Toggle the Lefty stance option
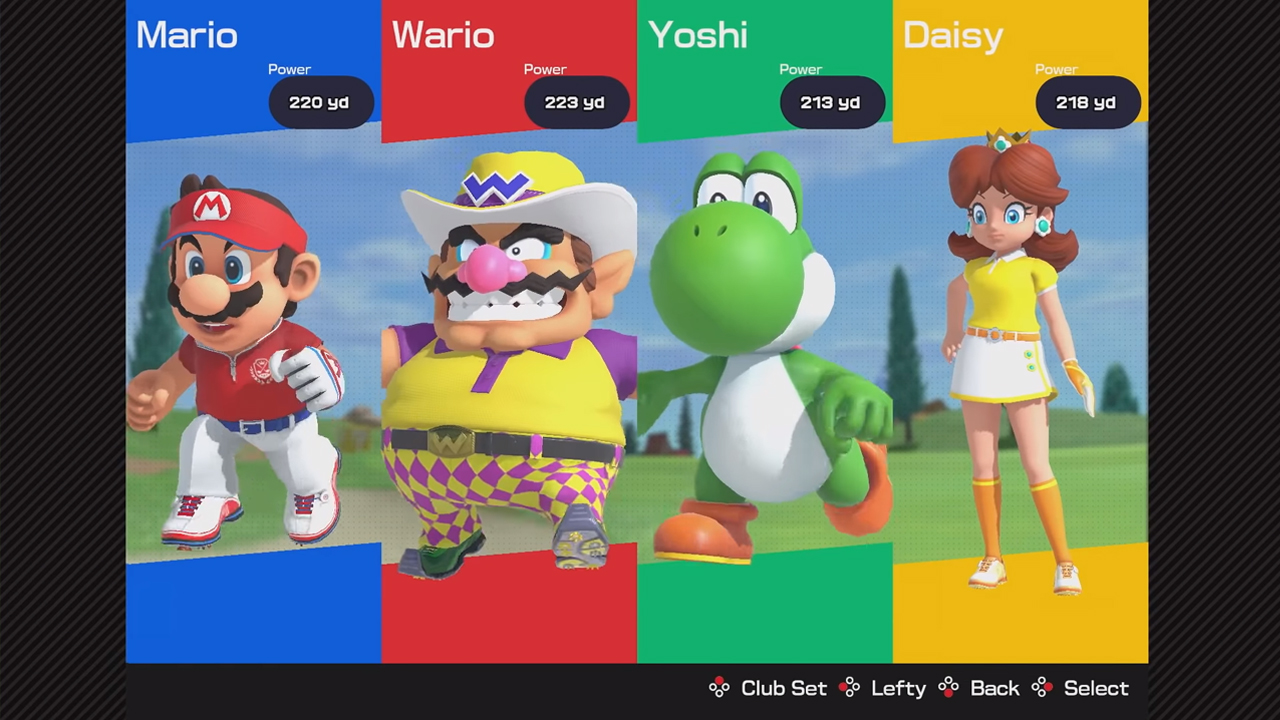The height and width of the screenshot is (720, 1280). pos(897,688)
